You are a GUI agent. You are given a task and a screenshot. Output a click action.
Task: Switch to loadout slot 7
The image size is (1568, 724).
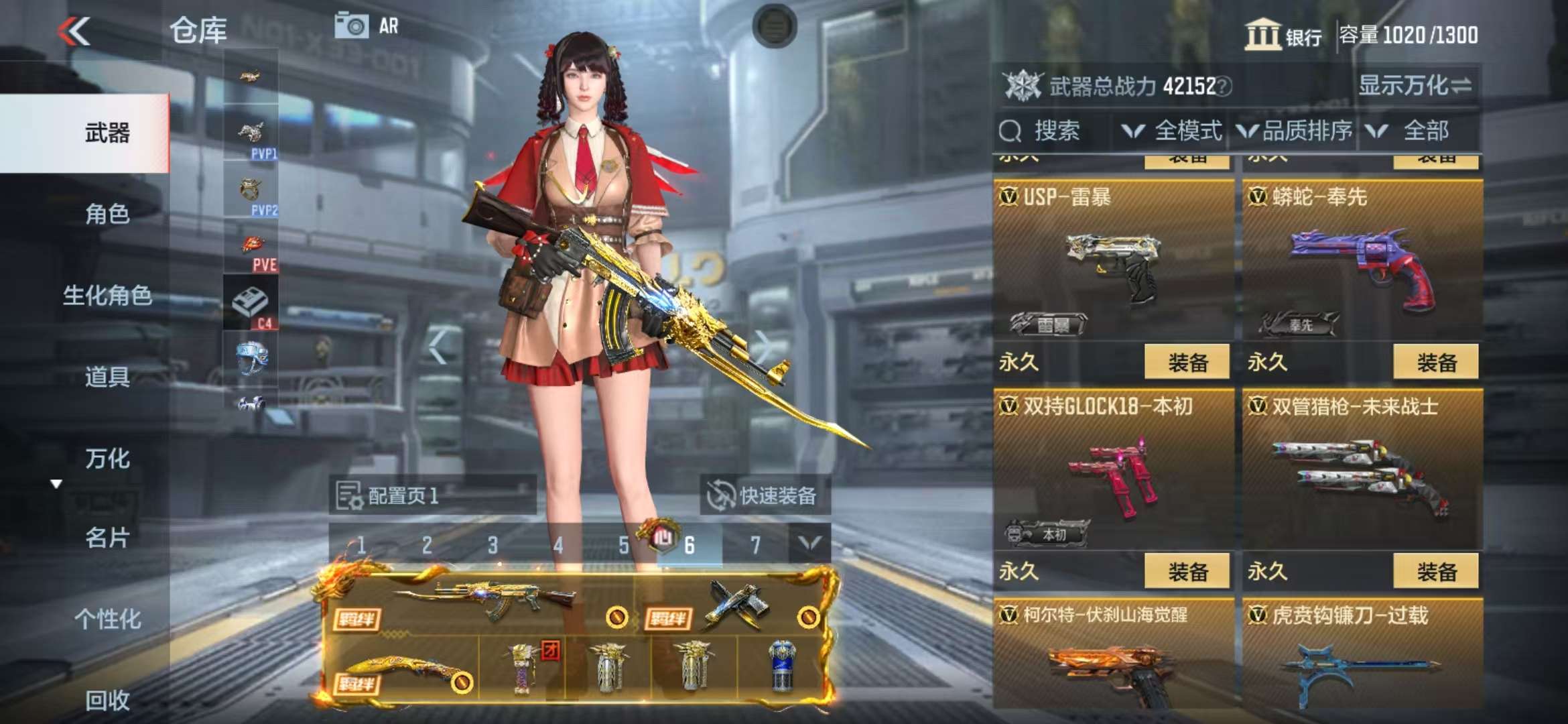pos(755,545)
